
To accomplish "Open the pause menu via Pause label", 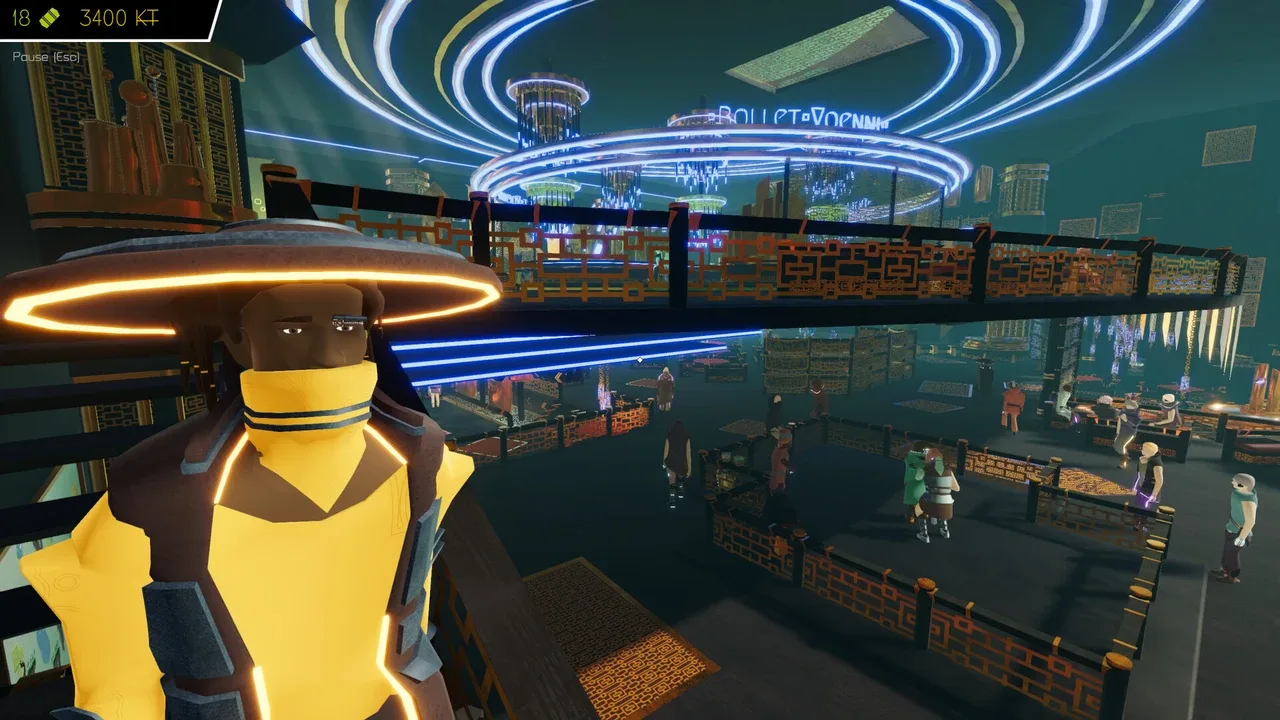I will pos(46,57).
